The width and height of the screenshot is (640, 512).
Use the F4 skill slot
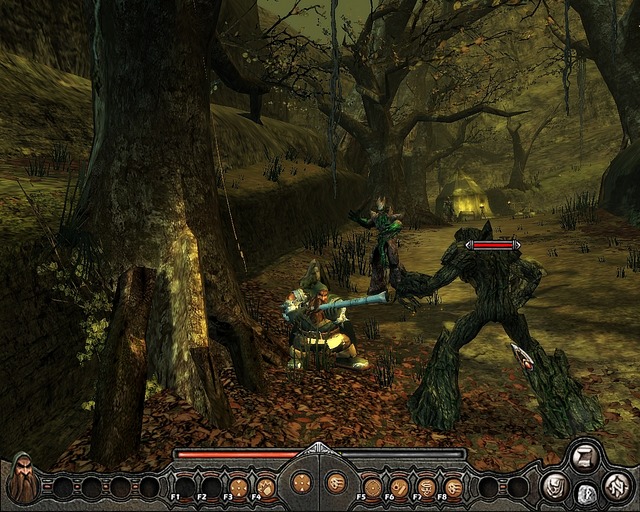click(x=267, y=487)
